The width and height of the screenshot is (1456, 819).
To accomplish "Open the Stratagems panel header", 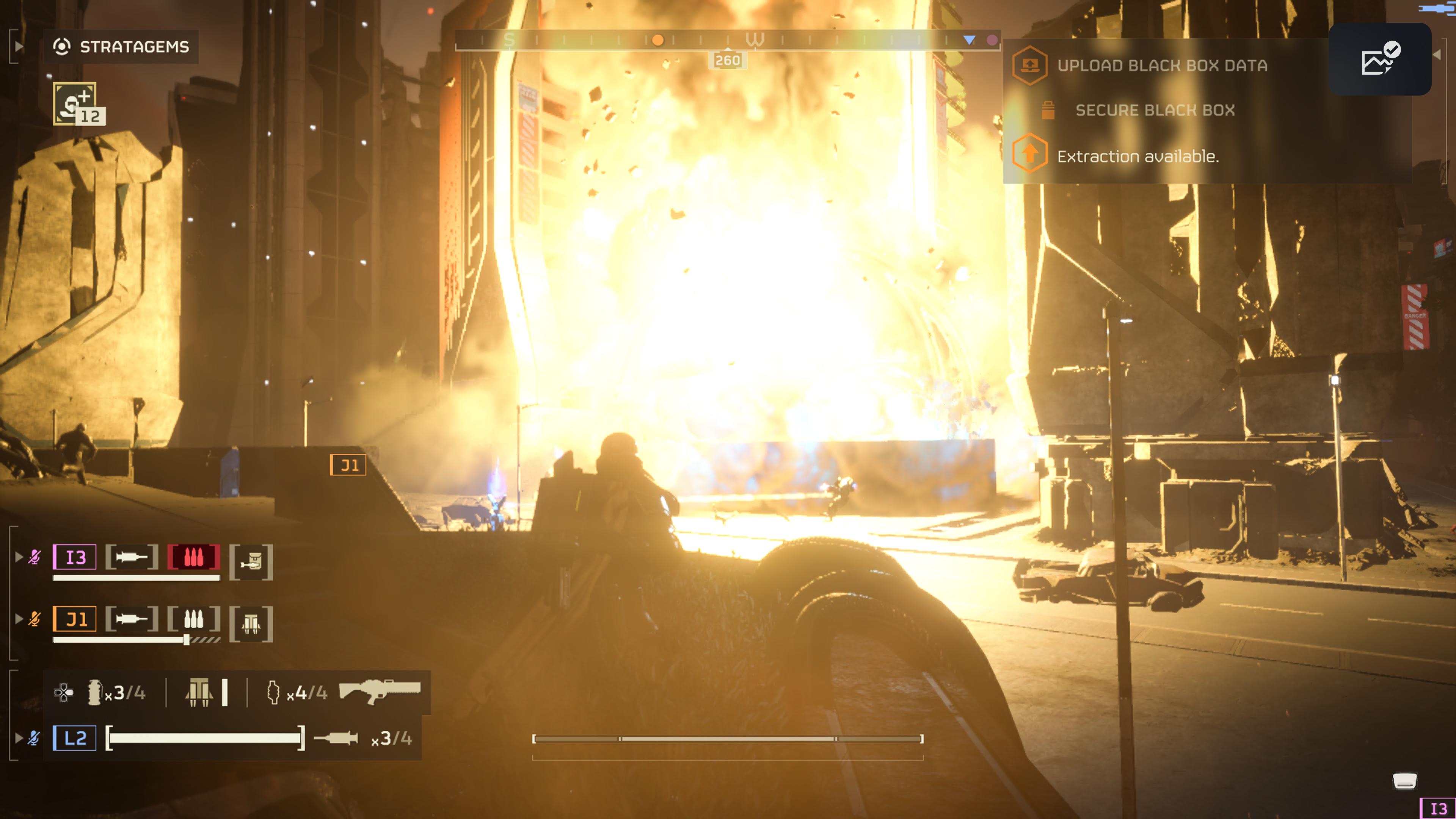I will 121,46.
